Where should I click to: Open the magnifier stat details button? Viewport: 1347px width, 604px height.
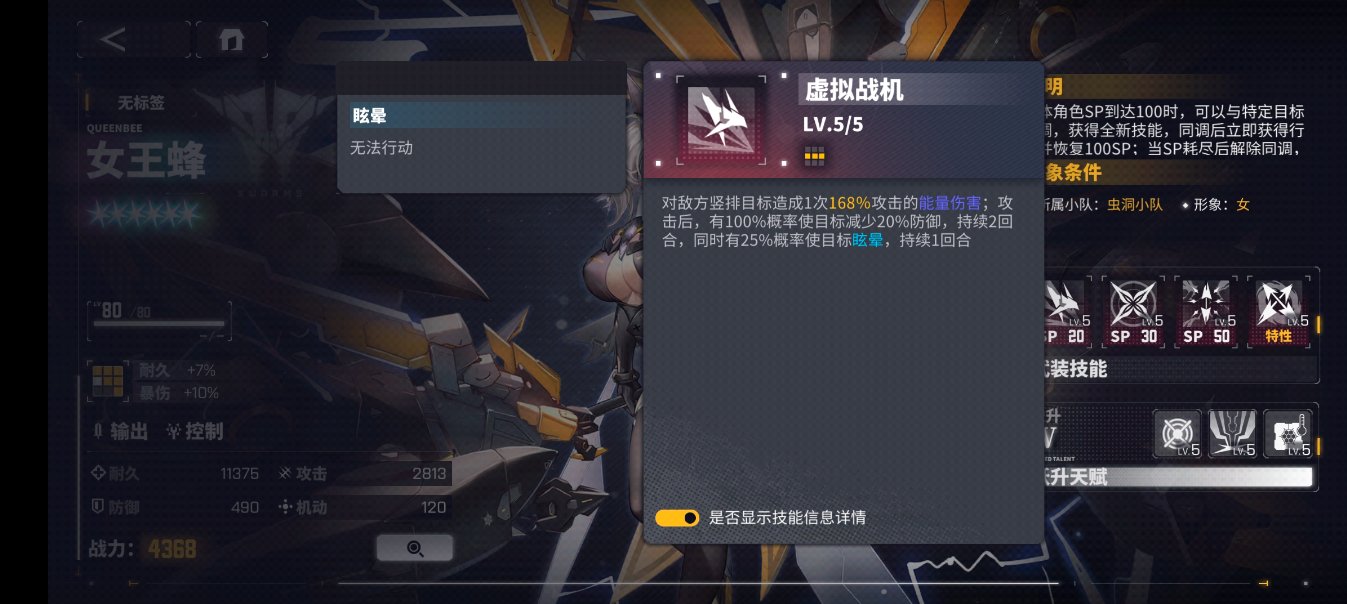coord(415,548)
